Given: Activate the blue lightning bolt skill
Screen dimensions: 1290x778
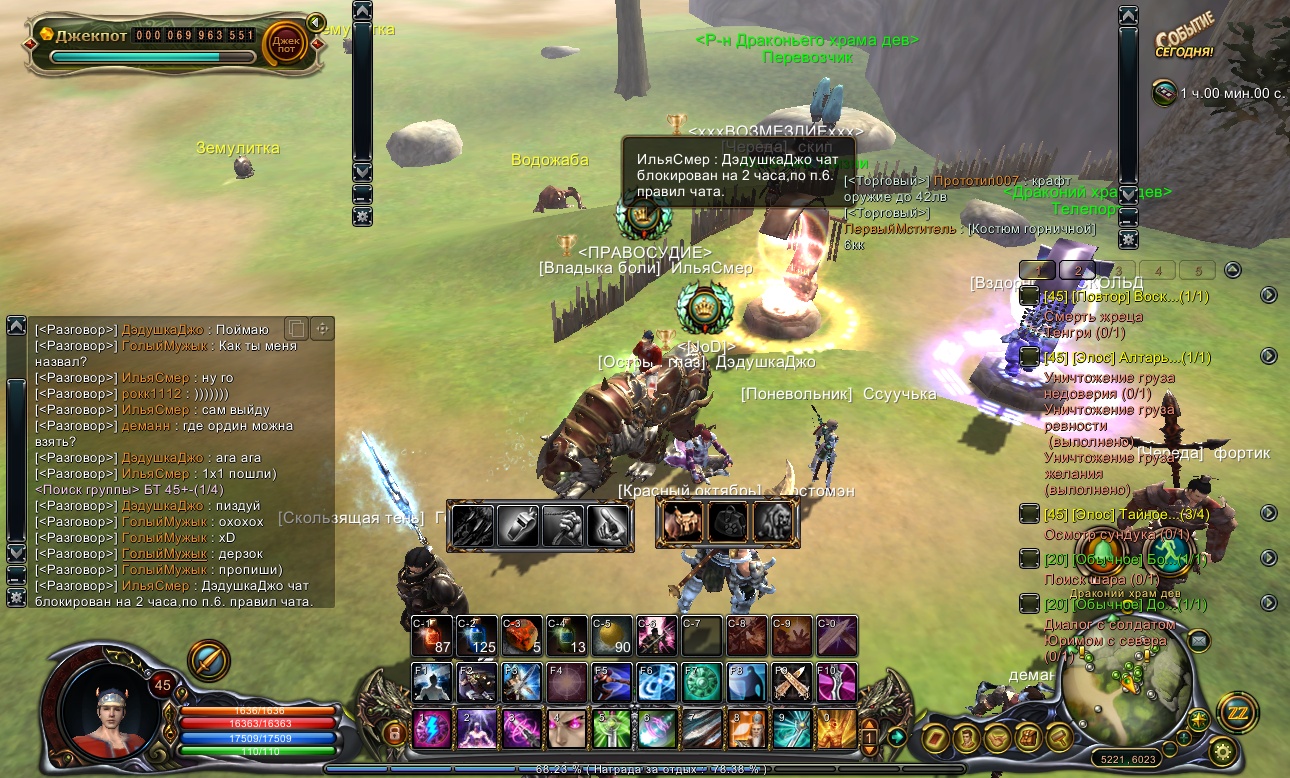Looking at the screenshot, I should [x=433, y=728].
